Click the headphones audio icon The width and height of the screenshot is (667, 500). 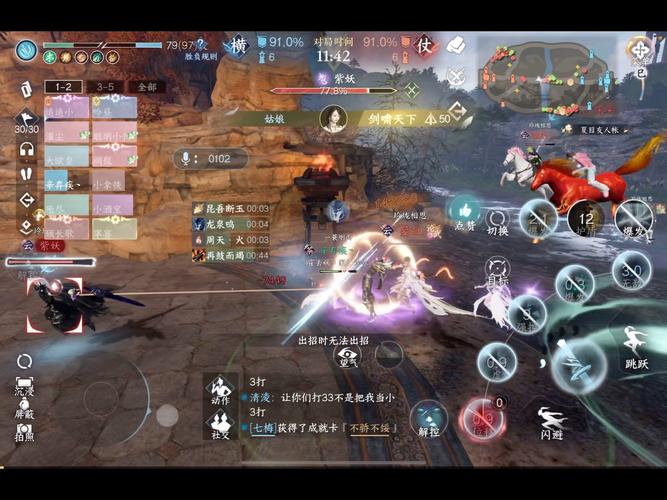(26, 148)
